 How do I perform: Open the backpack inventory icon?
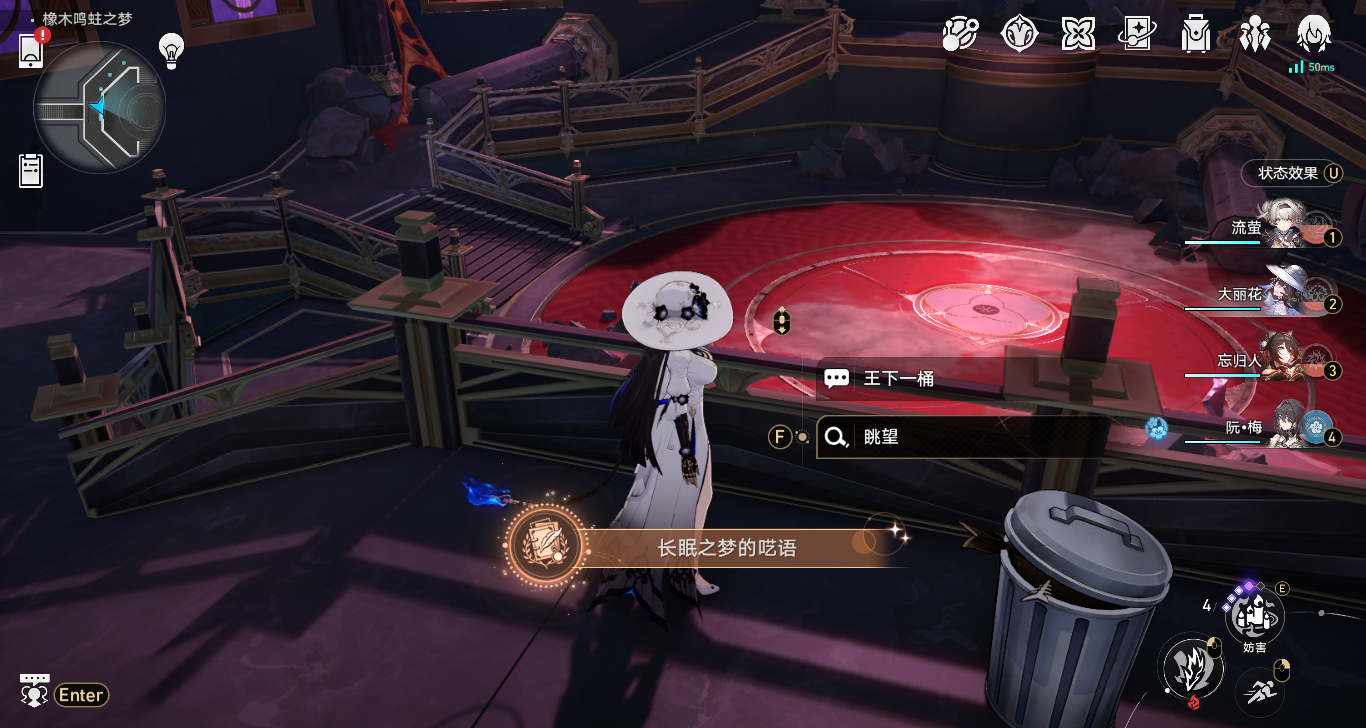tap(1196, 36)
